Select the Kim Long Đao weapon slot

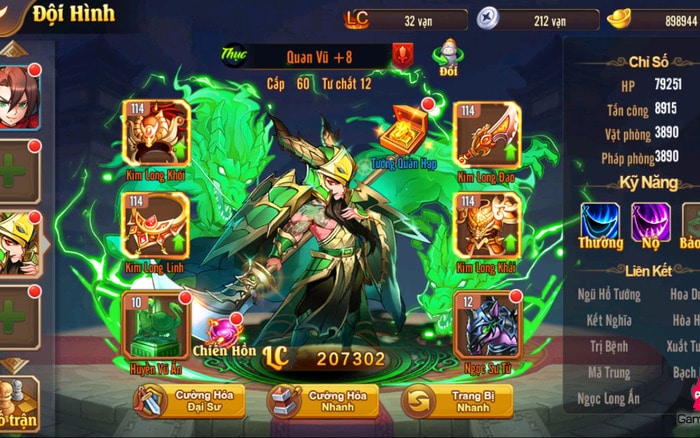[489, 133]
